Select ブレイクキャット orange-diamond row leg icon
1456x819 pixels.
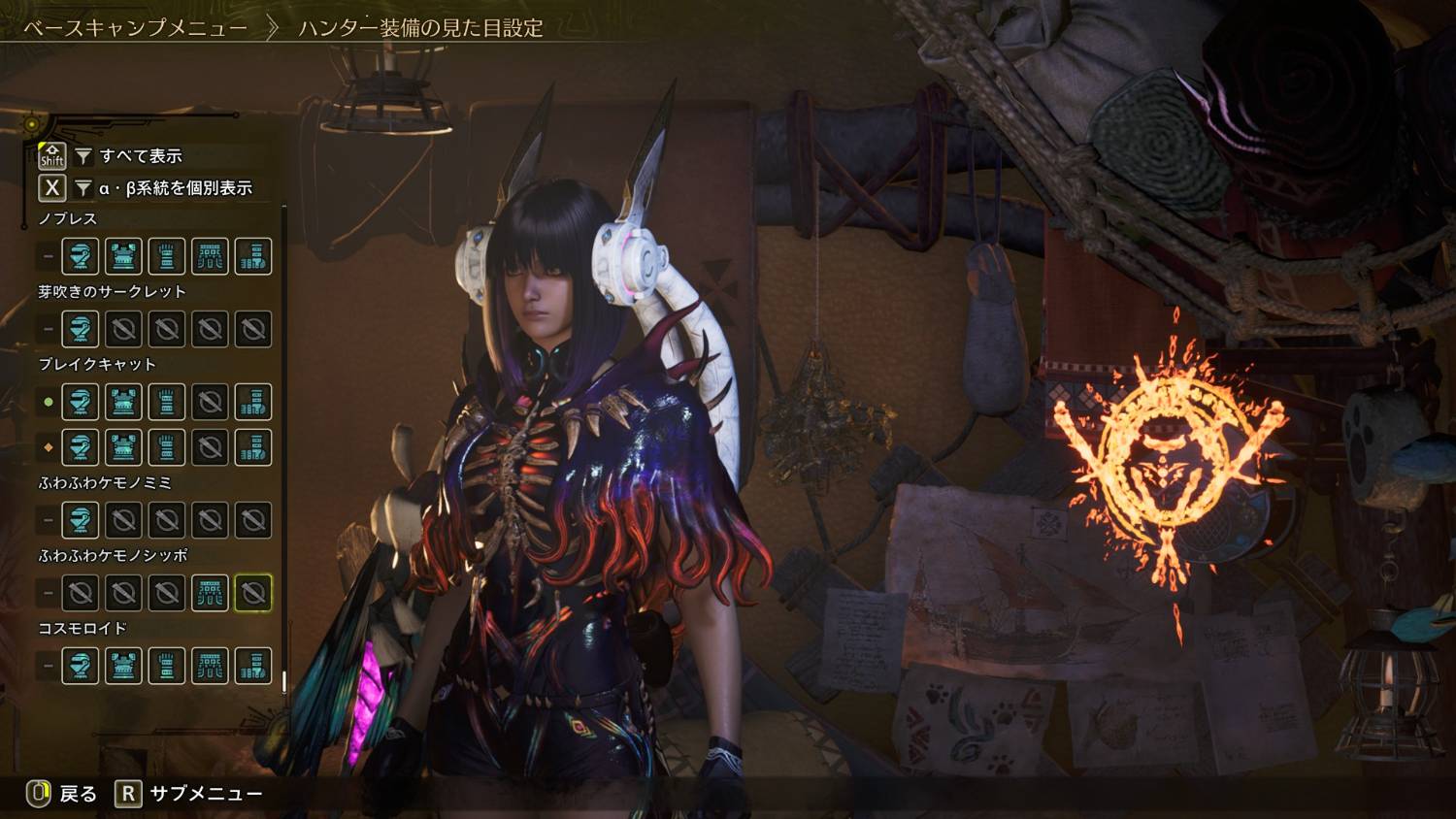253,447
